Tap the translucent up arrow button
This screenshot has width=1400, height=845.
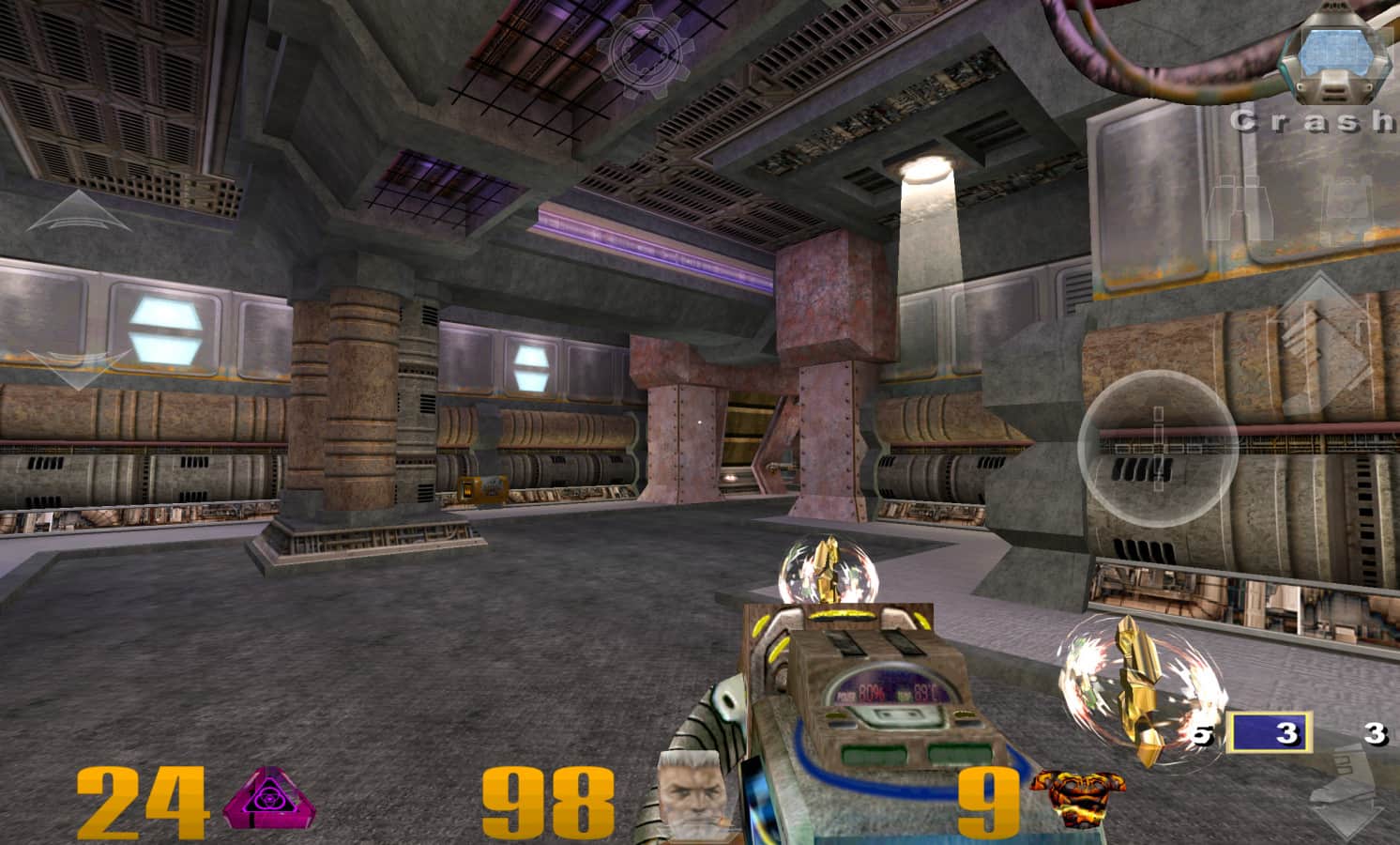coord(79,212)
